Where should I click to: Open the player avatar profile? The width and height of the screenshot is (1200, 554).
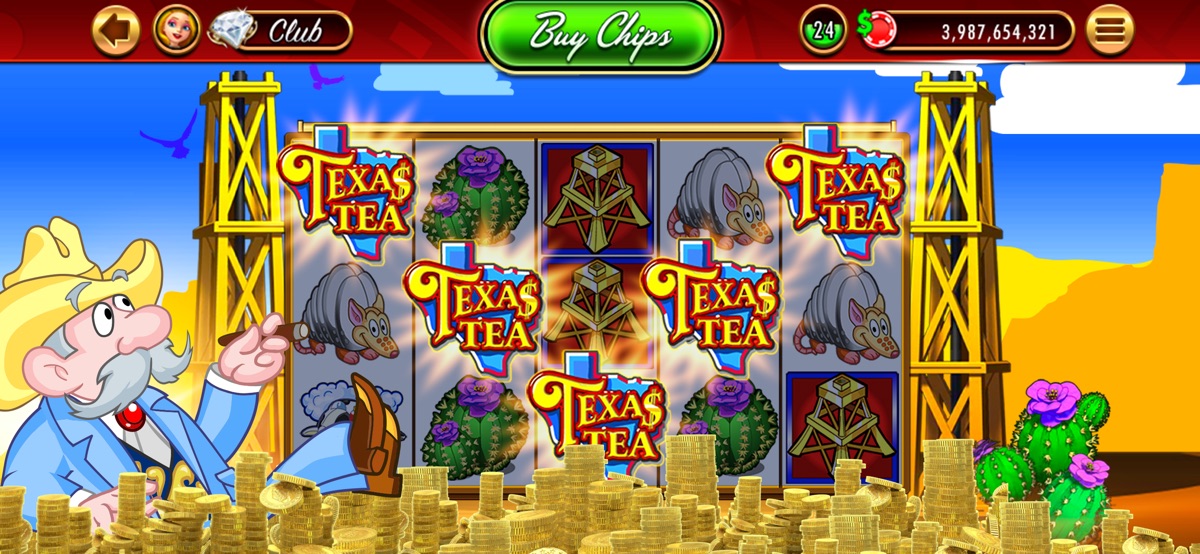tap(176, 31)
